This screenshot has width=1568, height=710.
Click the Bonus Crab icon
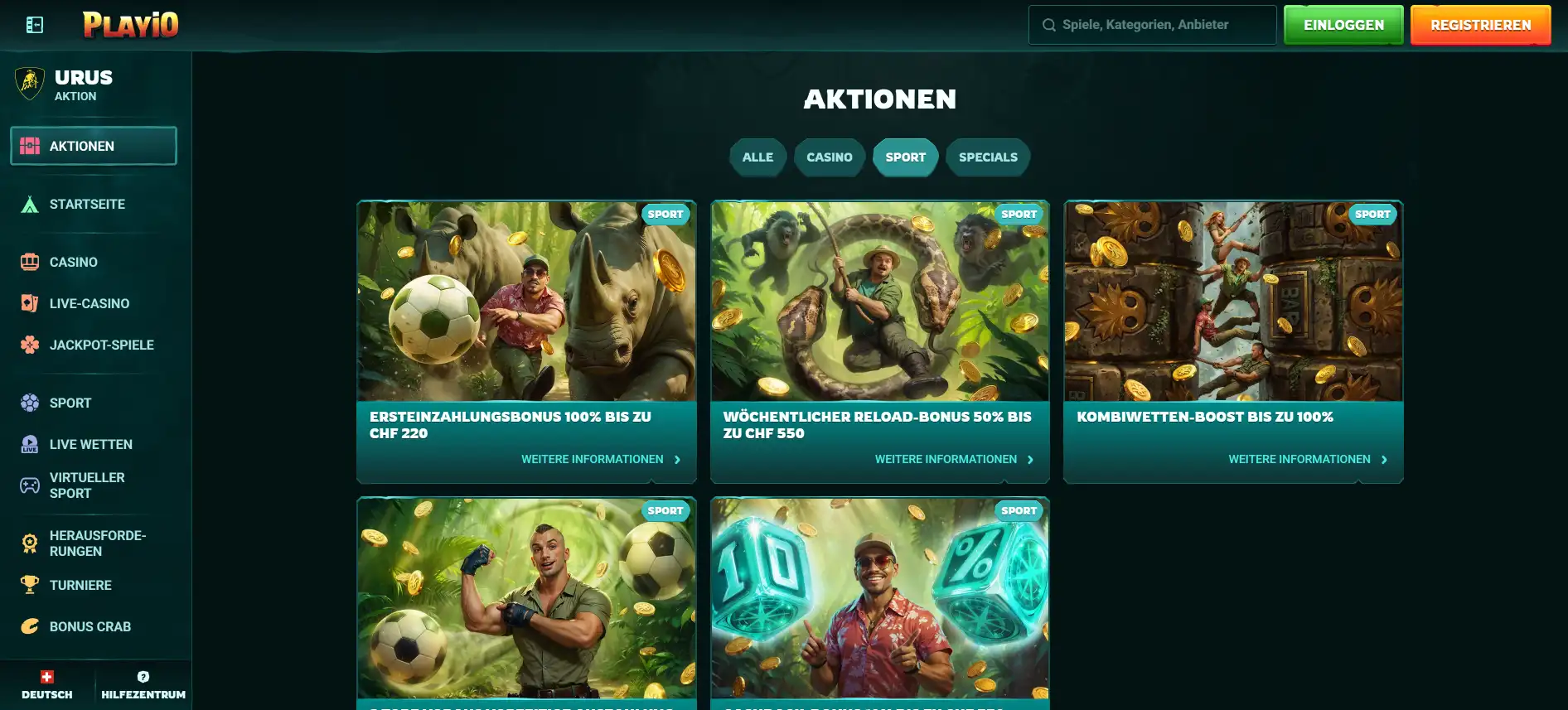coord(30,626)
